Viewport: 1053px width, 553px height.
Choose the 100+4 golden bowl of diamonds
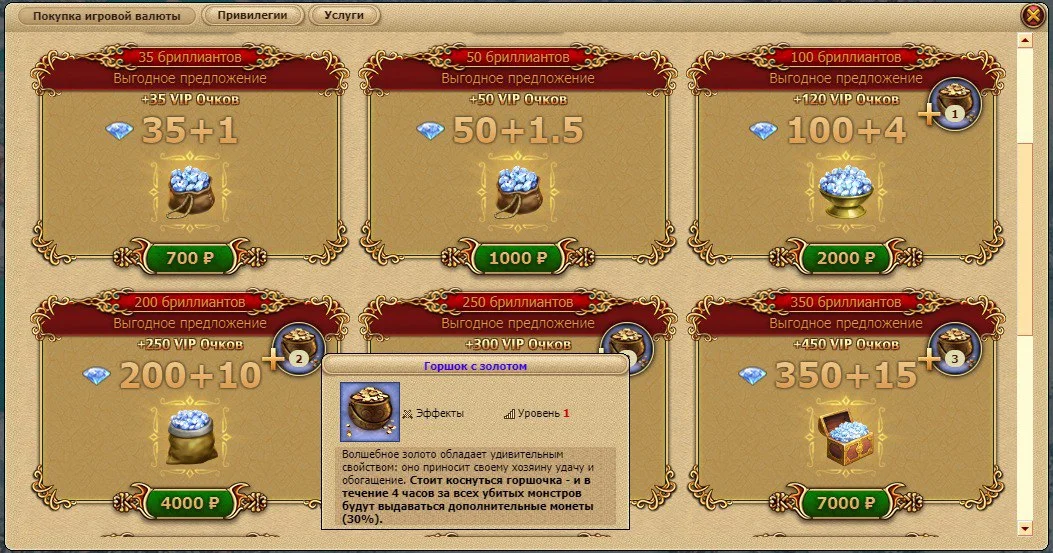click(845, 190)
